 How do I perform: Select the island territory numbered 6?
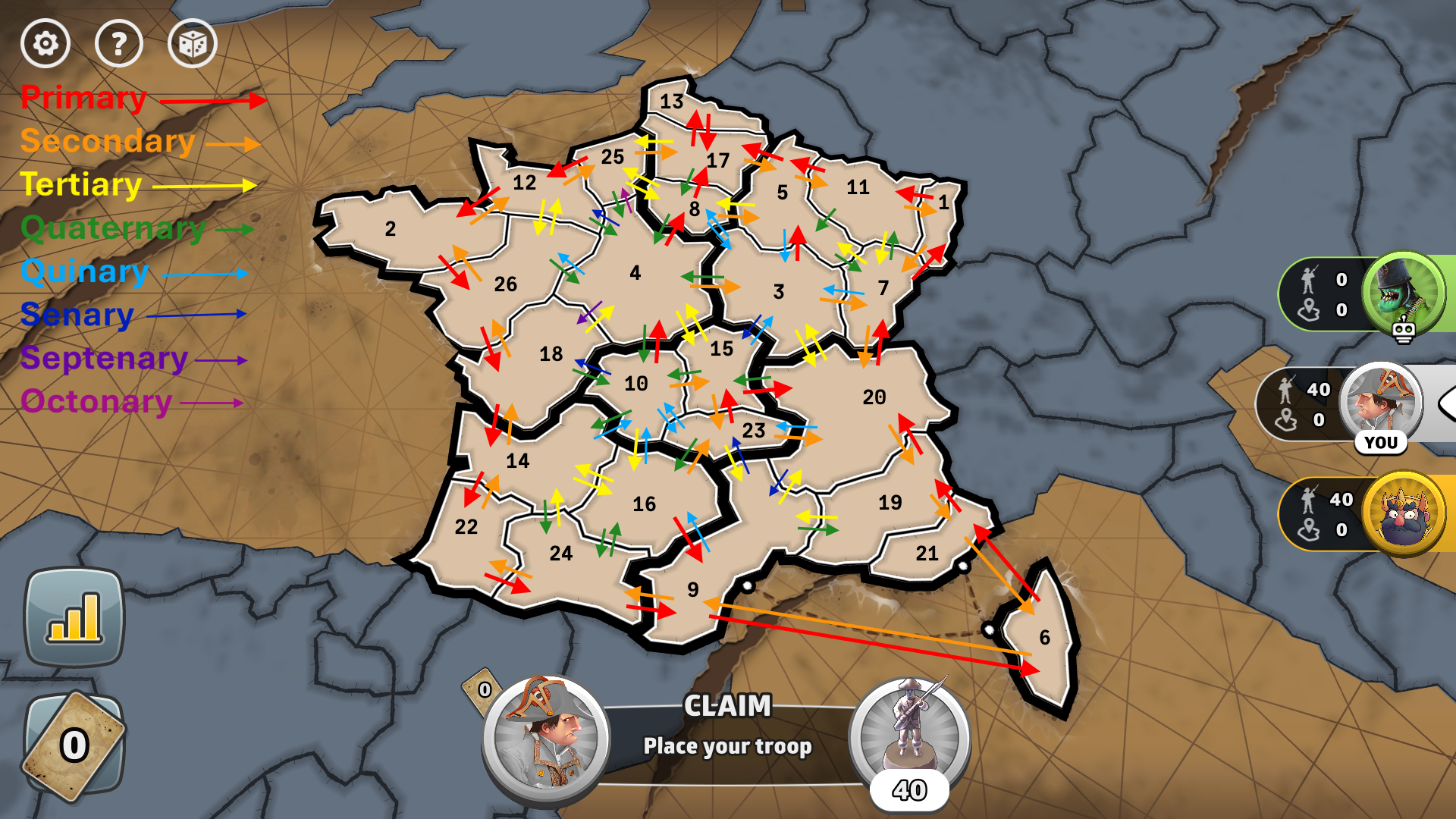1044,638
